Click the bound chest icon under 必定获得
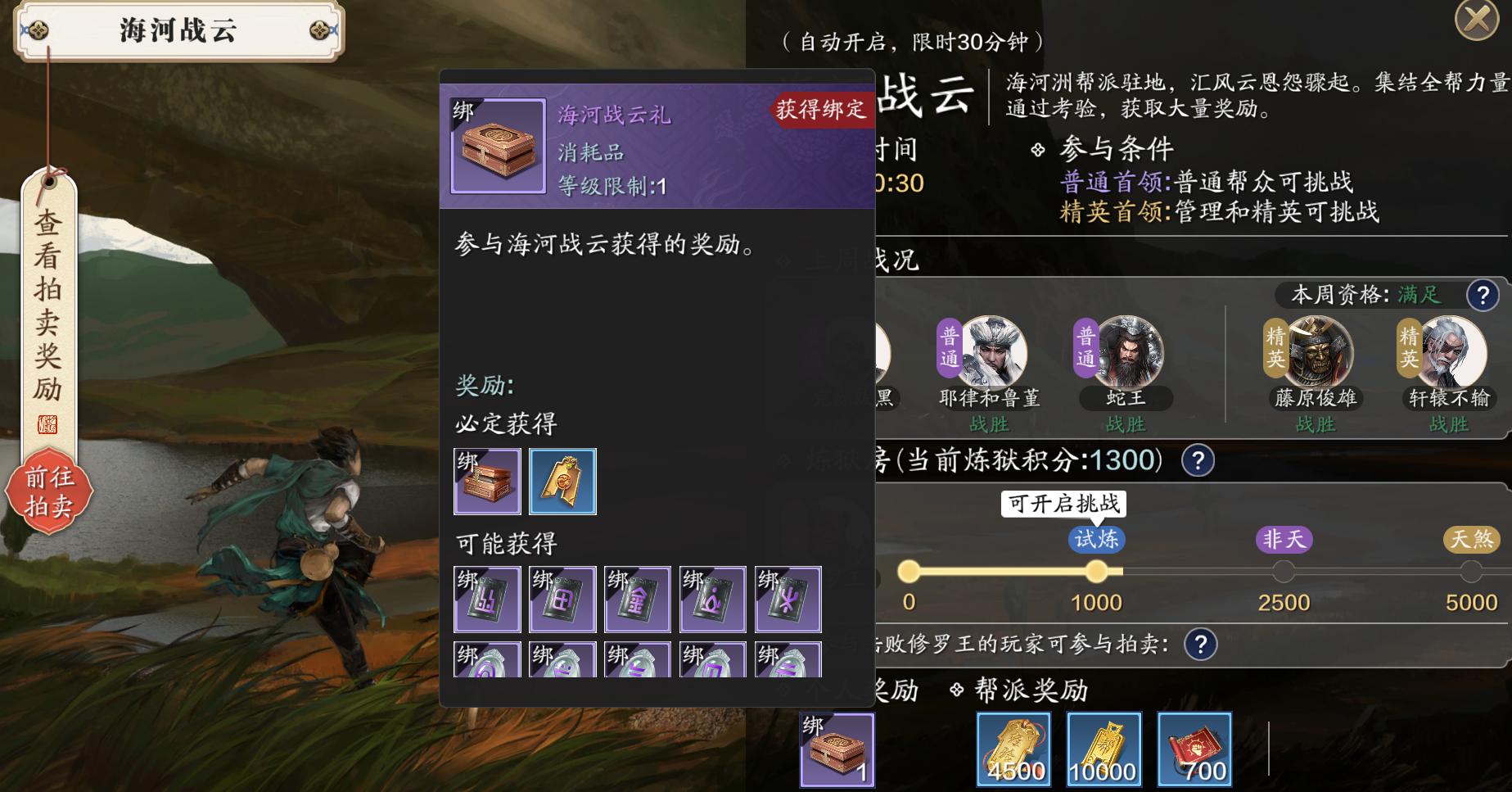1512x792 pixels. (x=487, y=482)
